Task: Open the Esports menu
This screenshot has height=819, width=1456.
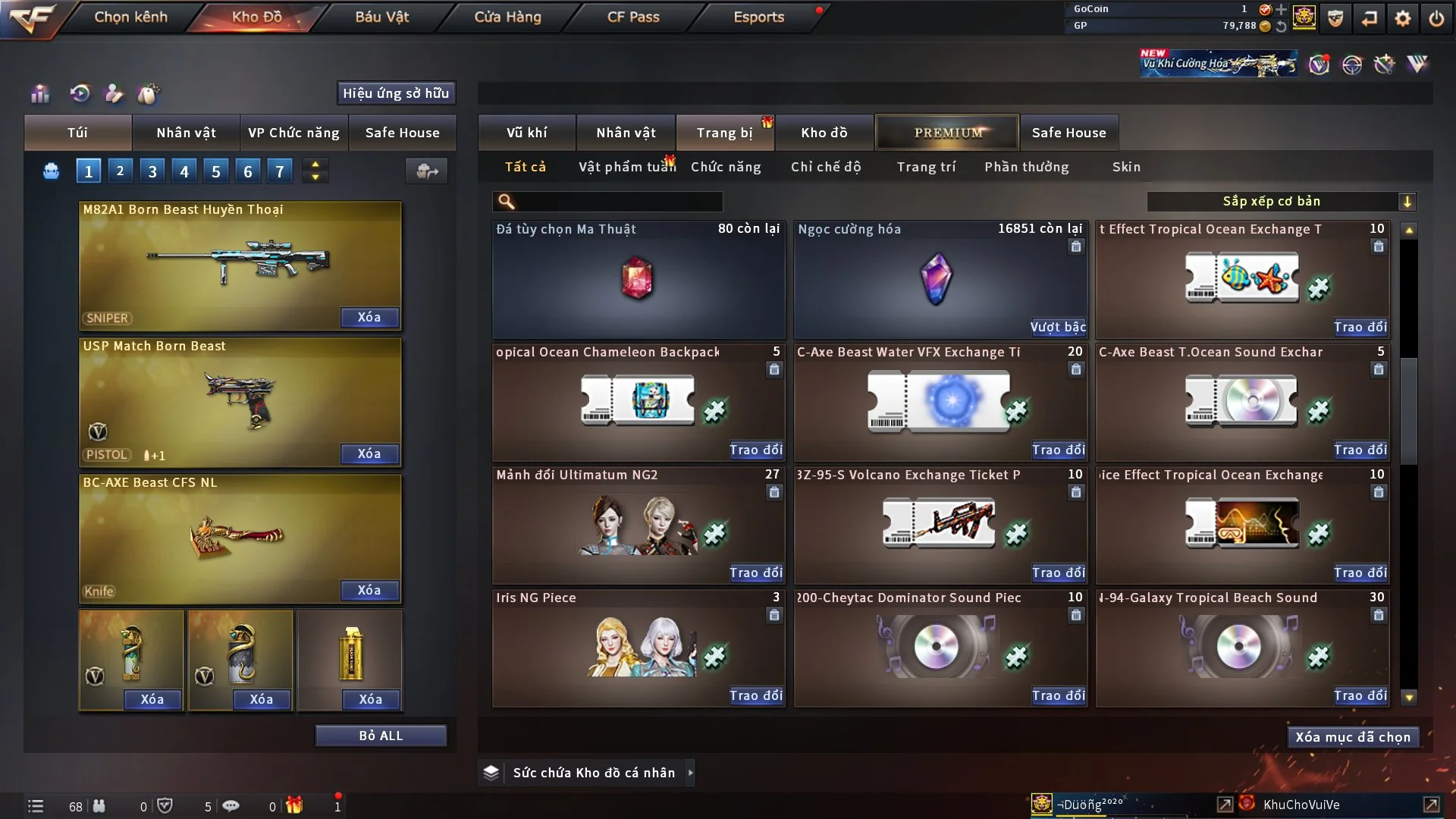Action: (758, 17)
